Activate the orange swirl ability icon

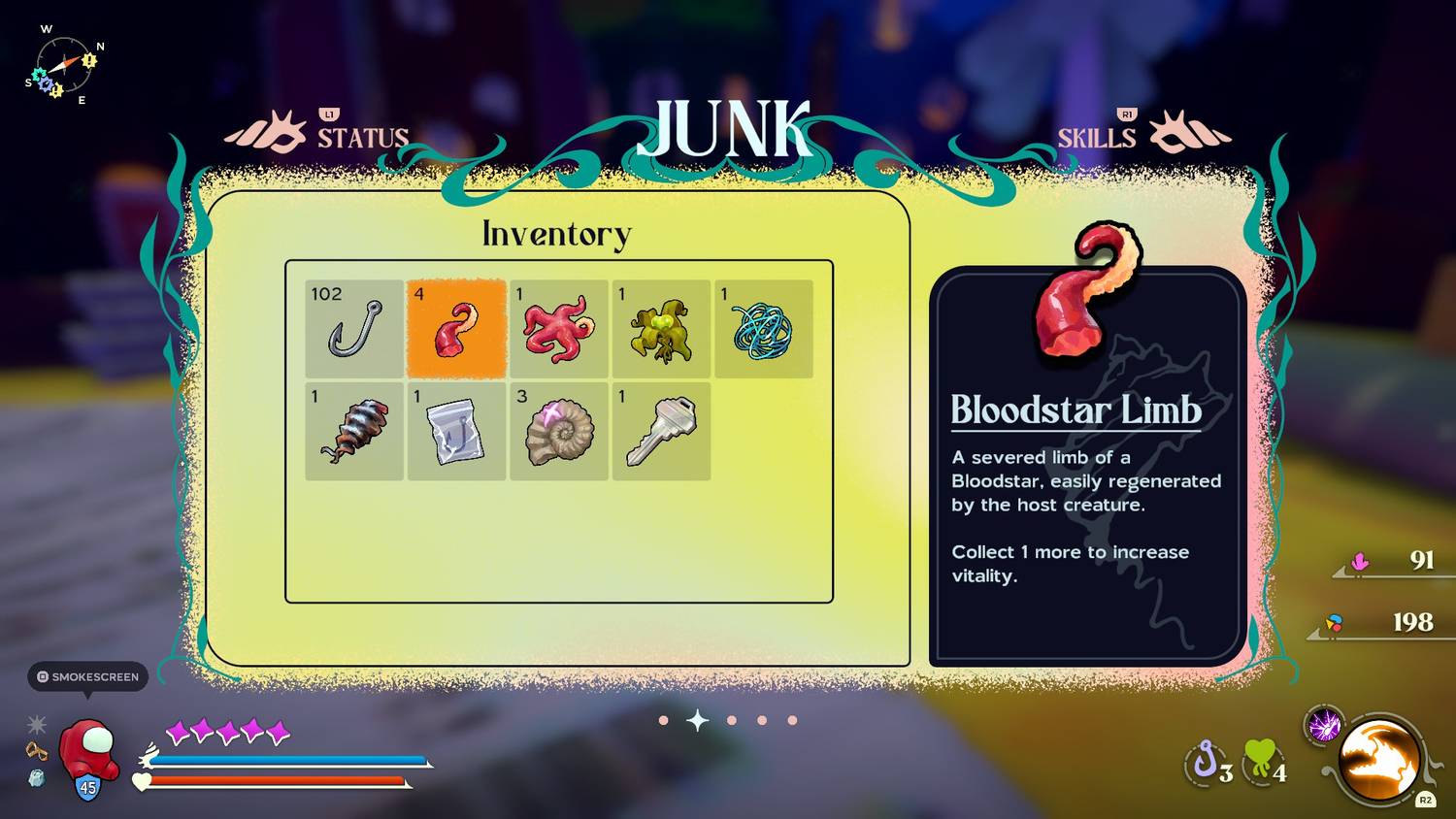1379,760
